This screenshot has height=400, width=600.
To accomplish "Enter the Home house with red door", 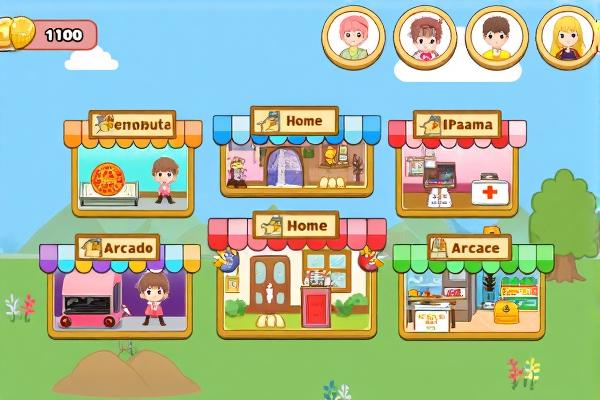I will 292,280.
